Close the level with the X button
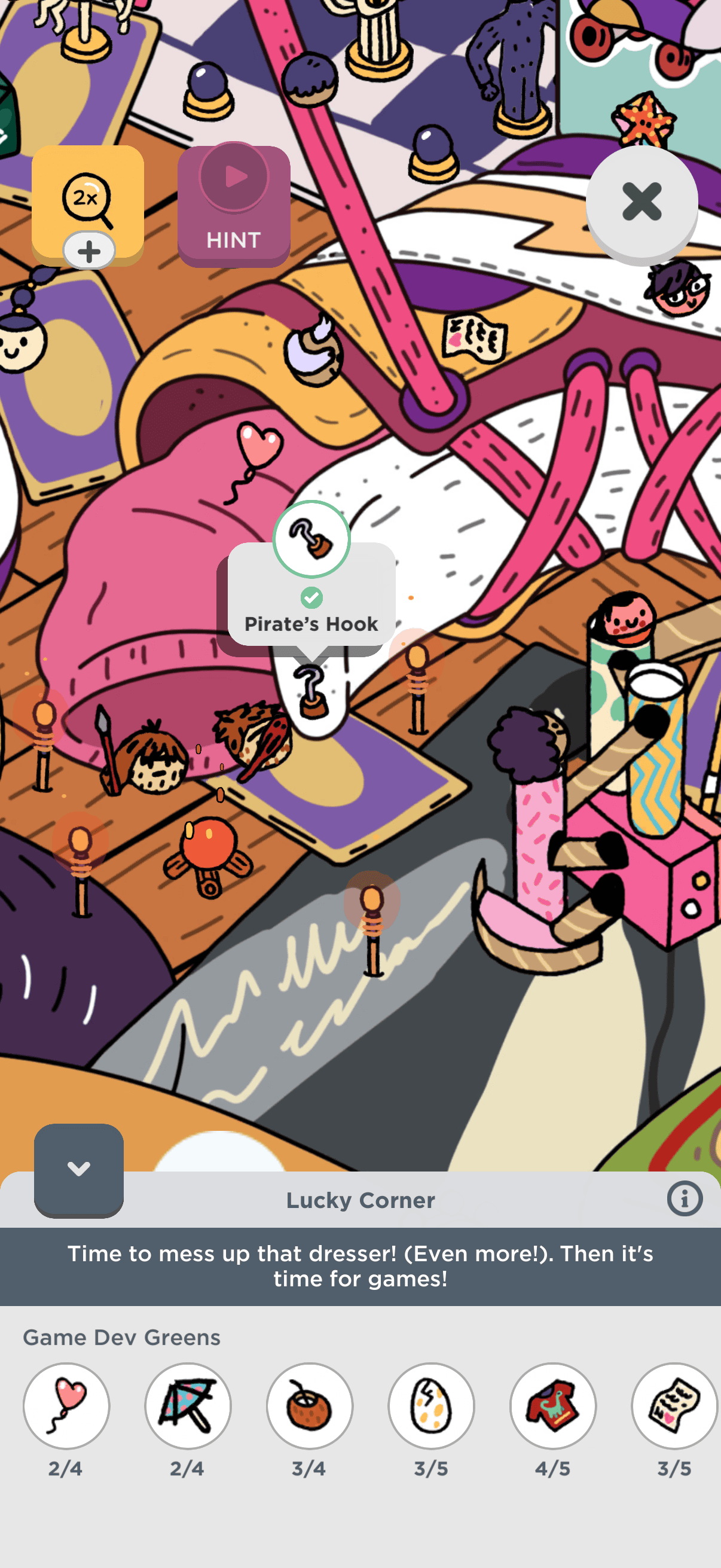Viewport: 721px width, 1568px height. [641, 202]
